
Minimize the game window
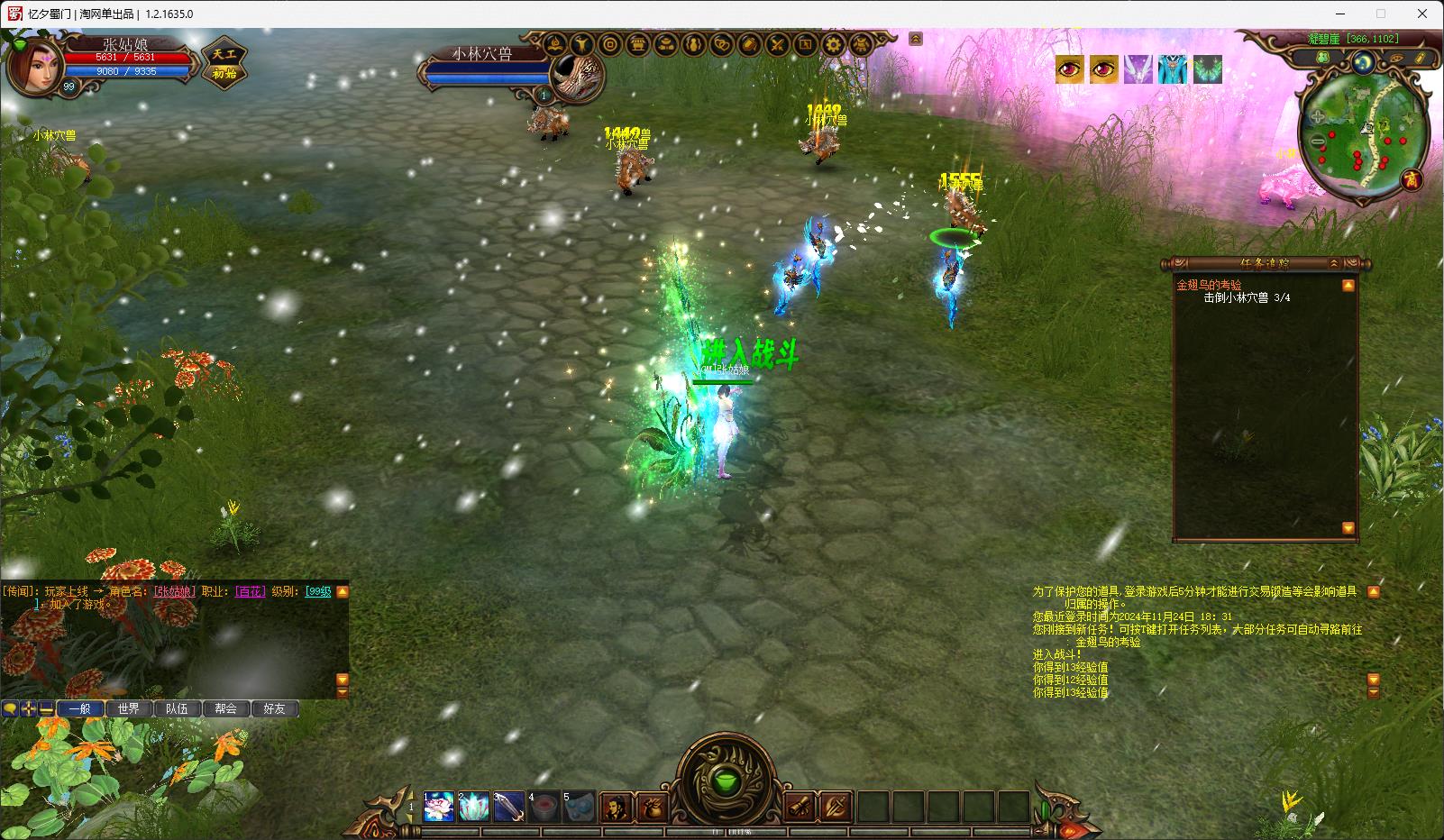(1339, 14)
